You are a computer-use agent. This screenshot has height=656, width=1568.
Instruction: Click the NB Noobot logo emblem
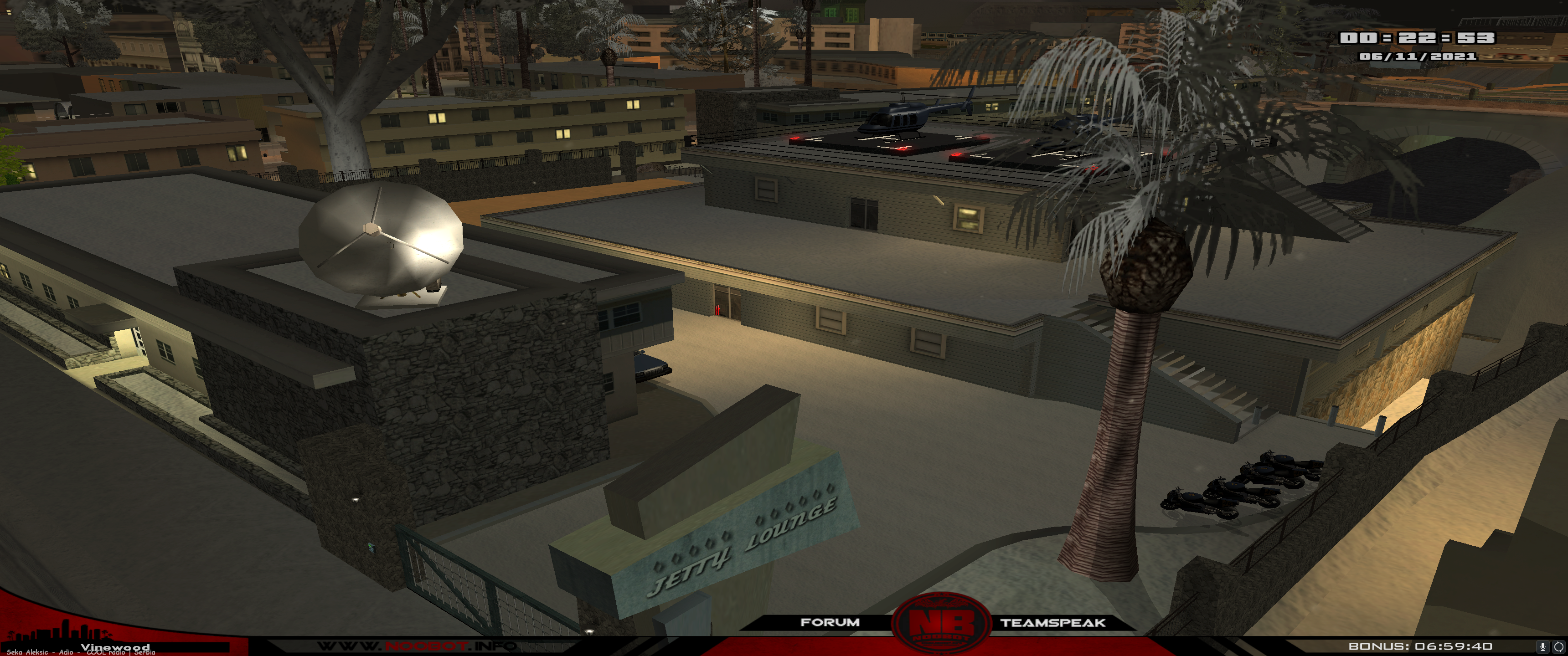941,625
